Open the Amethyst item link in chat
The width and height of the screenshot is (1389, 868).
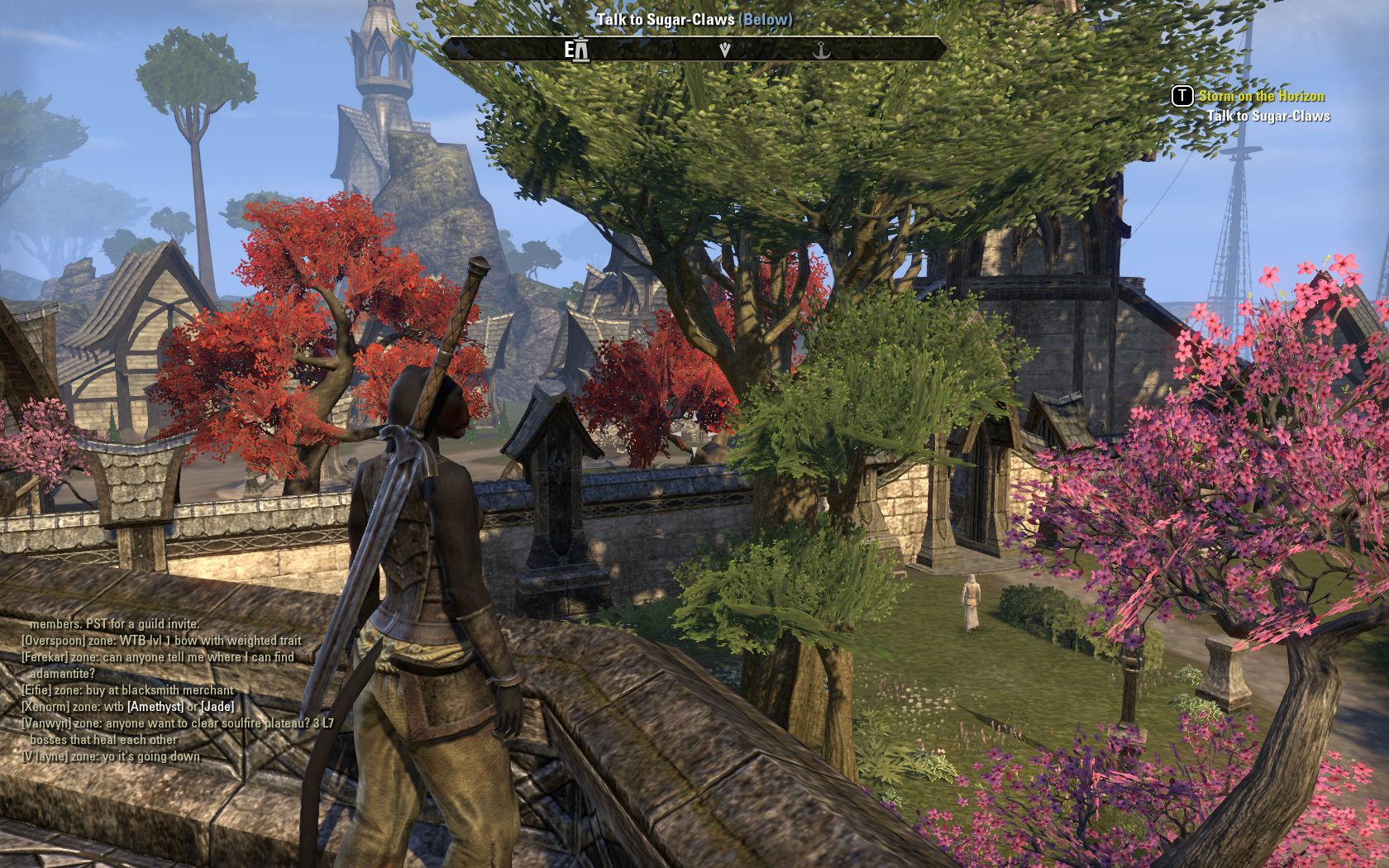(x=155, y=707)
